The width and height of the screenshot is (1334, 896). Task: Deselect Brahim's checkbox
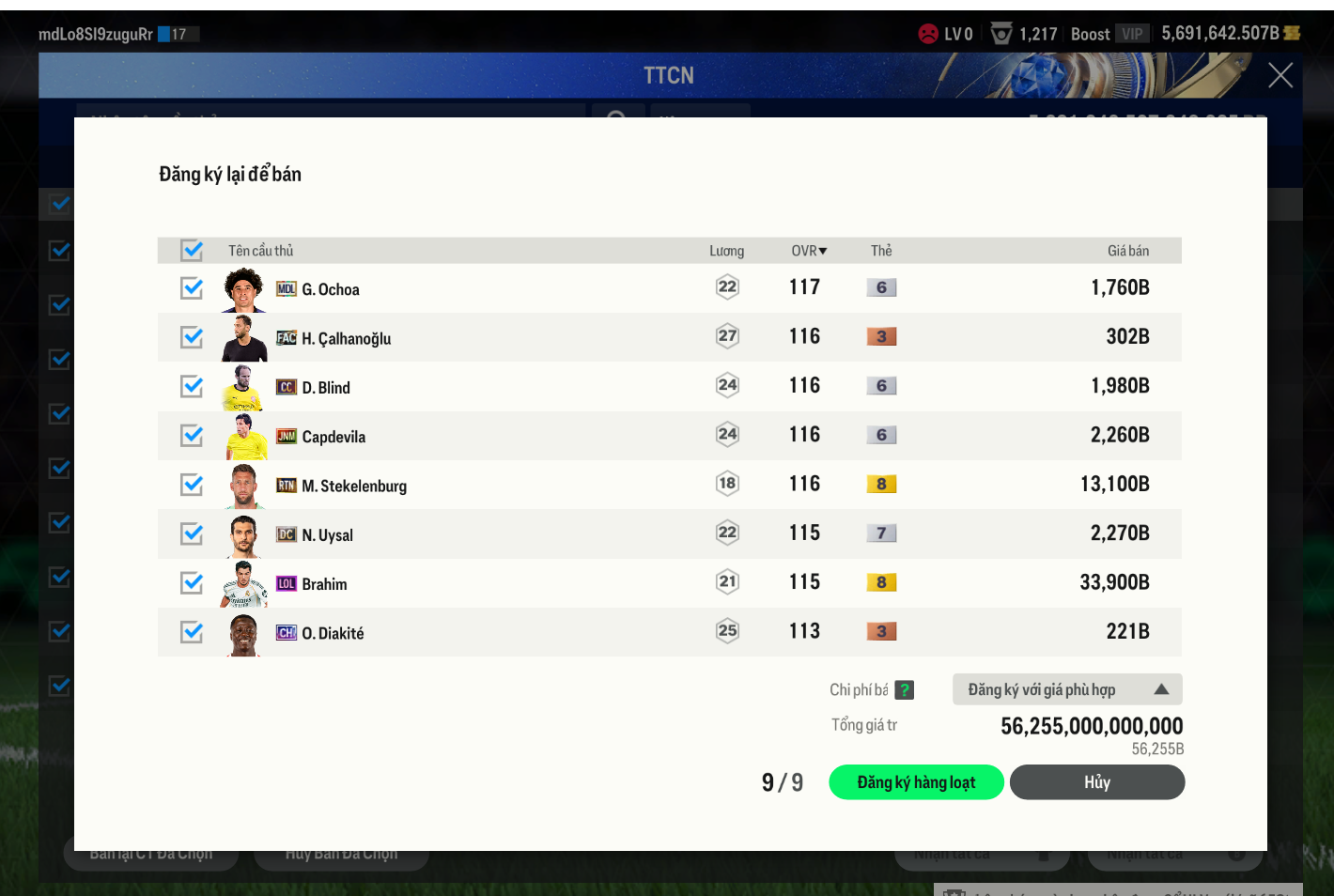pos(192,583)
